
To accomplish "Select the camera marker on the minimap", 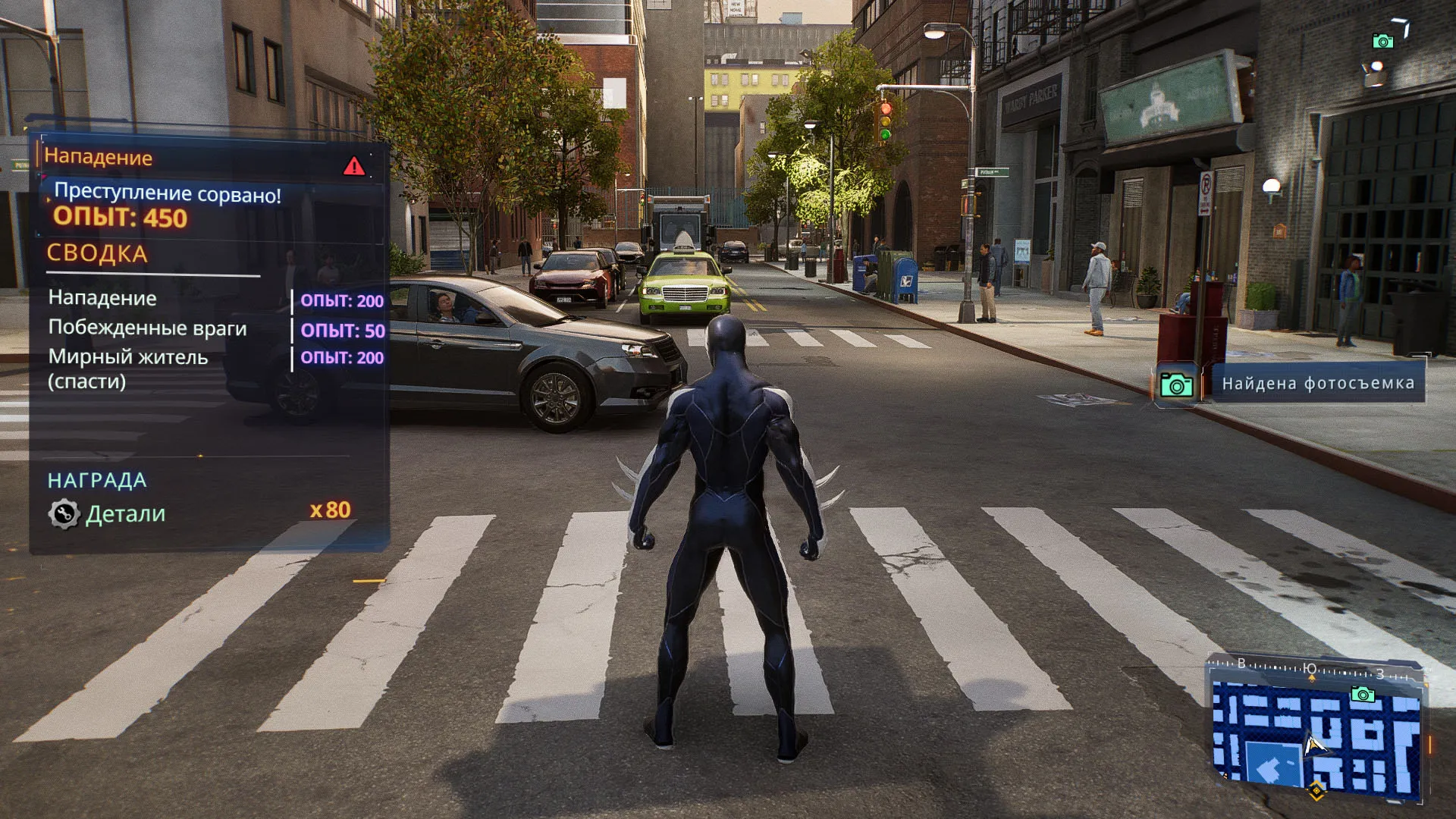I will [x=1363, y=694].
